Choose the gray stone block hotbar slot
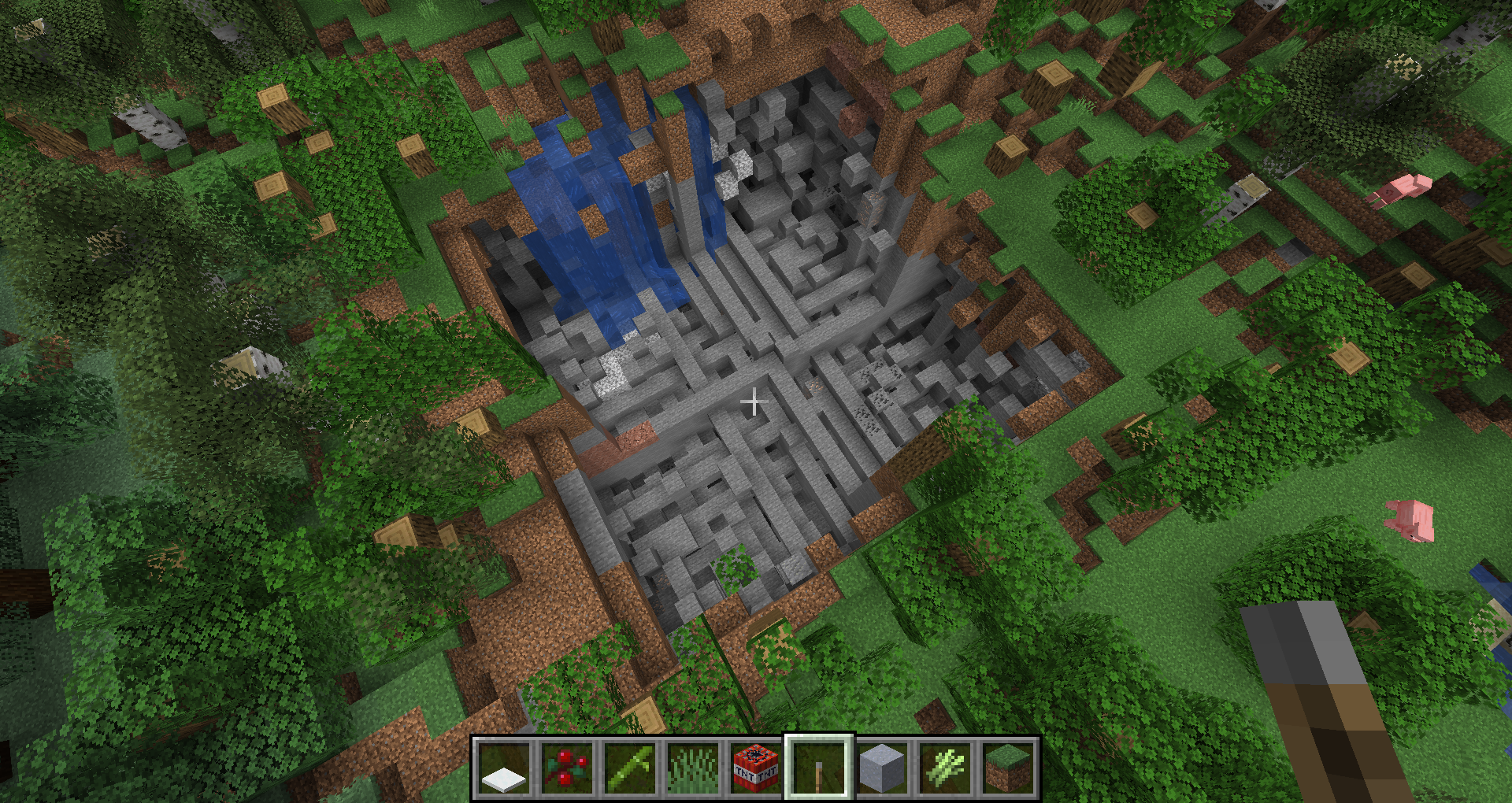 [882, 768]
